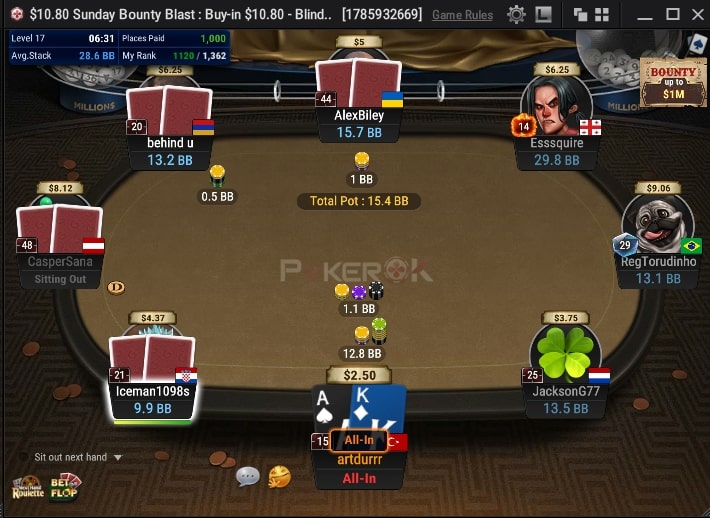710x518 pixels.
Task: Close the poker table window
Action: [x=697, y=15]
